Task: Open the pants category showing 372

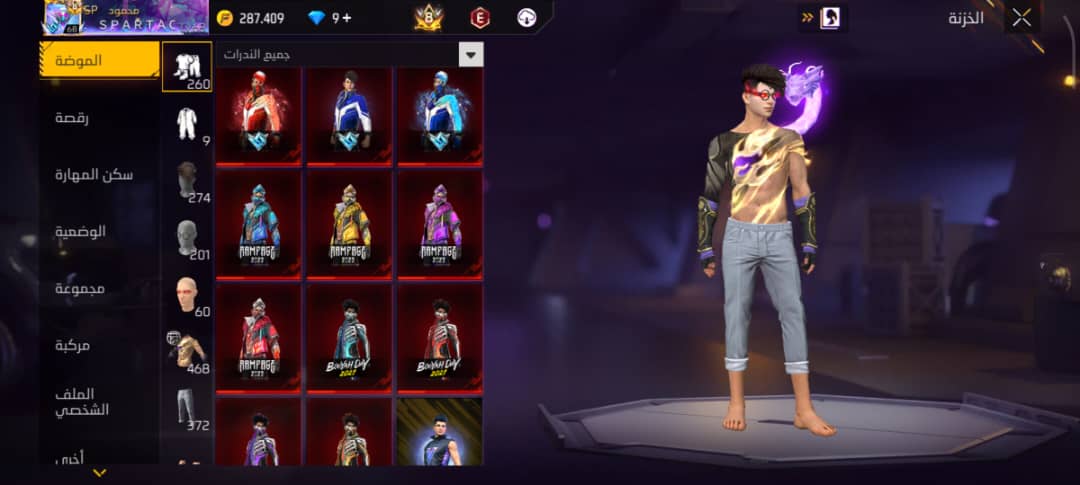Action: 187,408
